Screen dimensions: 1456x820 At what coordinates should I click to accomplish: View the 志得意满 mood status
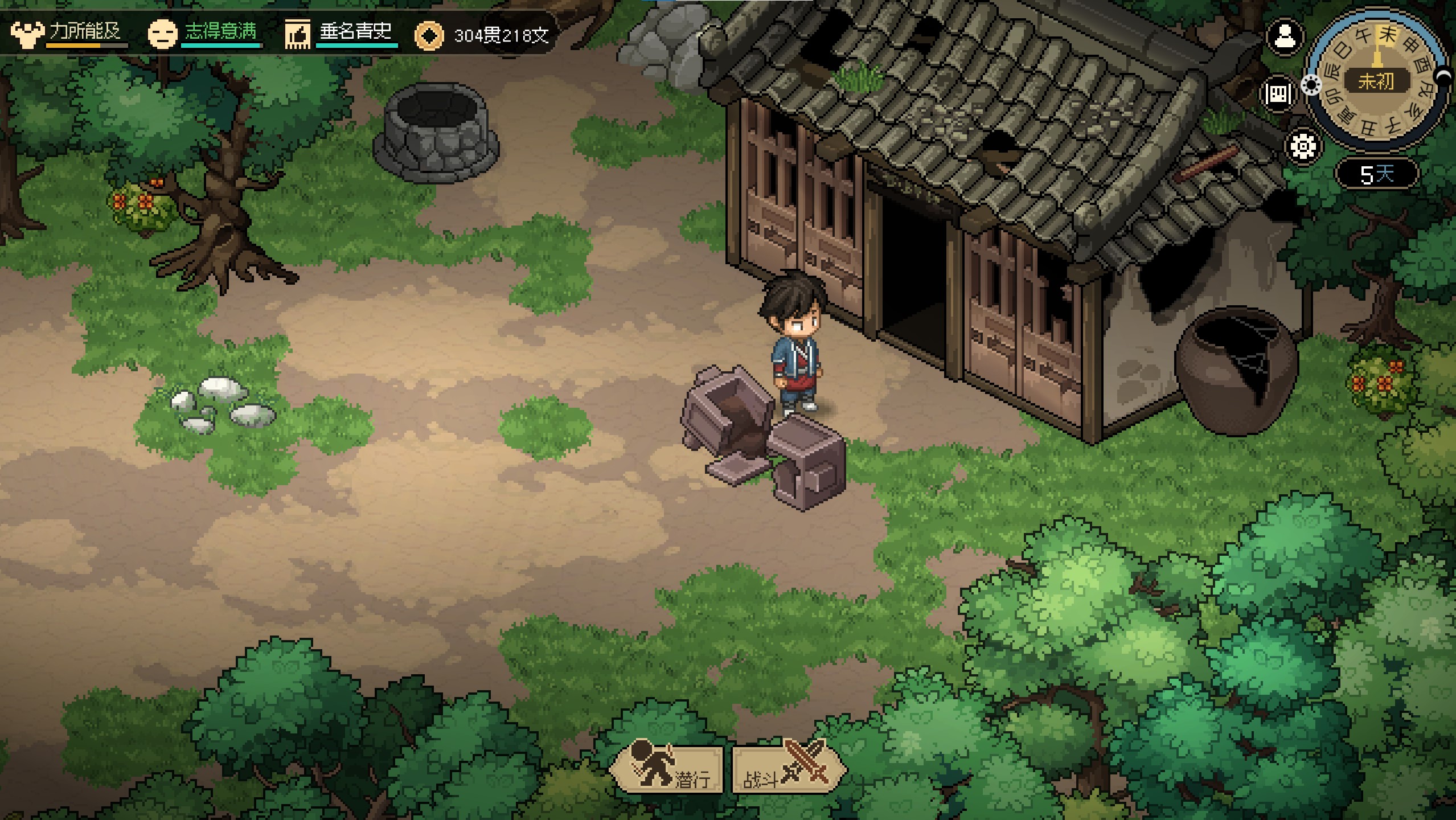[x=204, y=32]
